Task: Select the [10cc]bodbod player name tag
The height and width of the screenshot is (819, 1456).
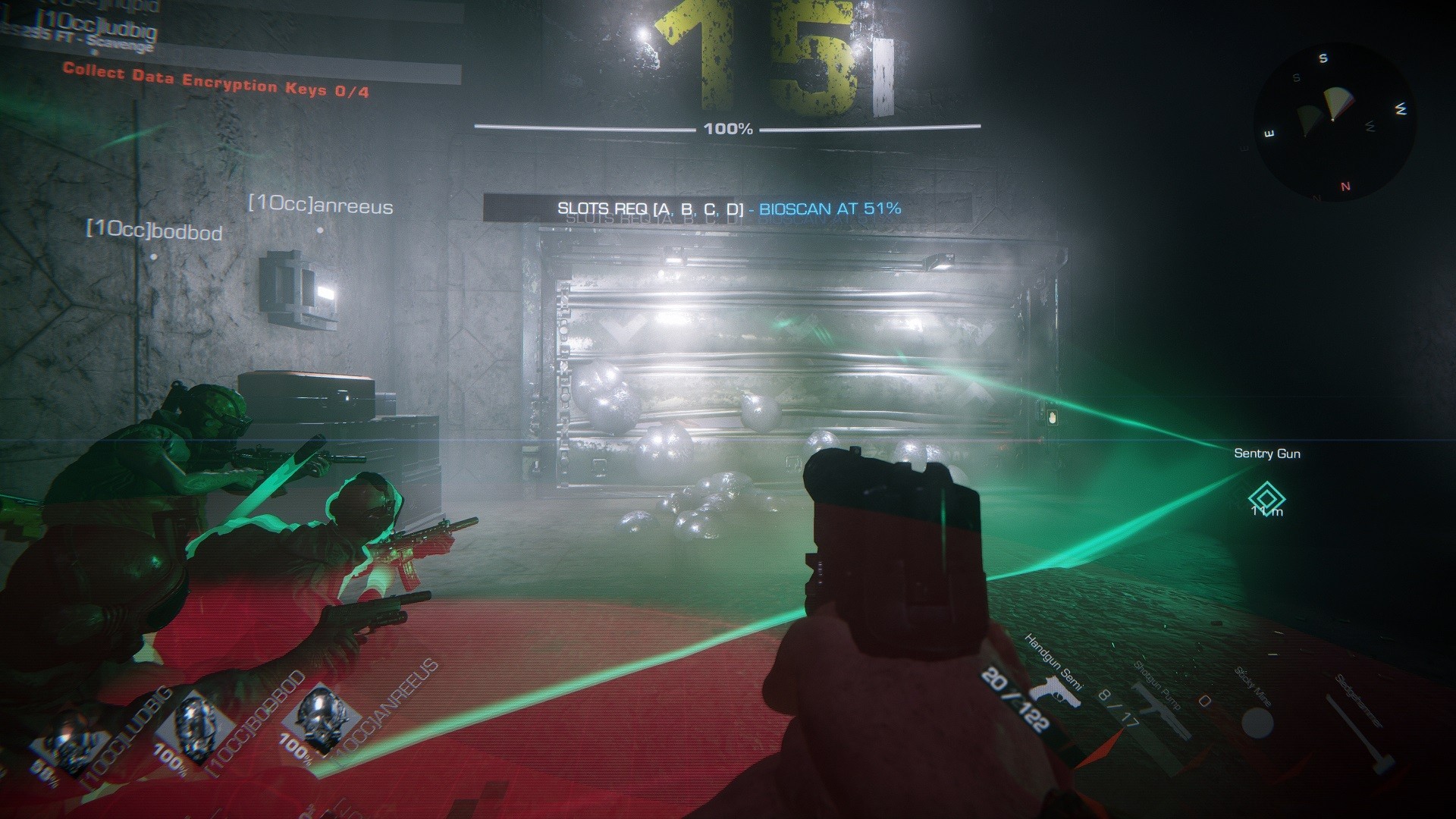Action: (154, 231)
